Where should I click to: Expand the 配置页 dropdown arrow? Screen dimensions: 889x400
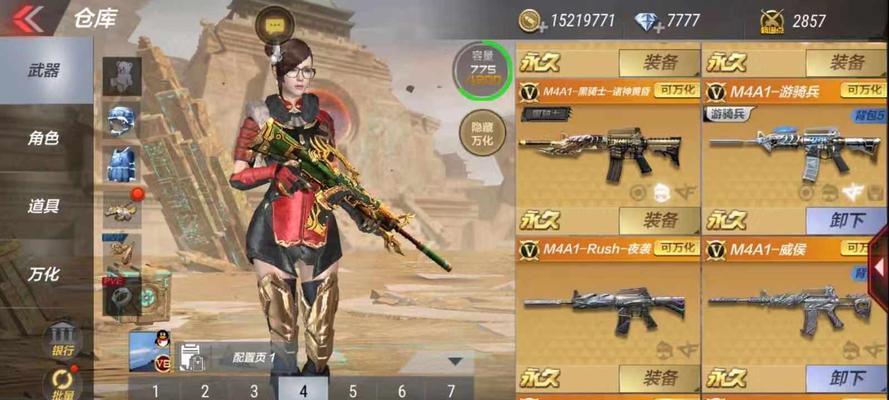click(455, 360)
